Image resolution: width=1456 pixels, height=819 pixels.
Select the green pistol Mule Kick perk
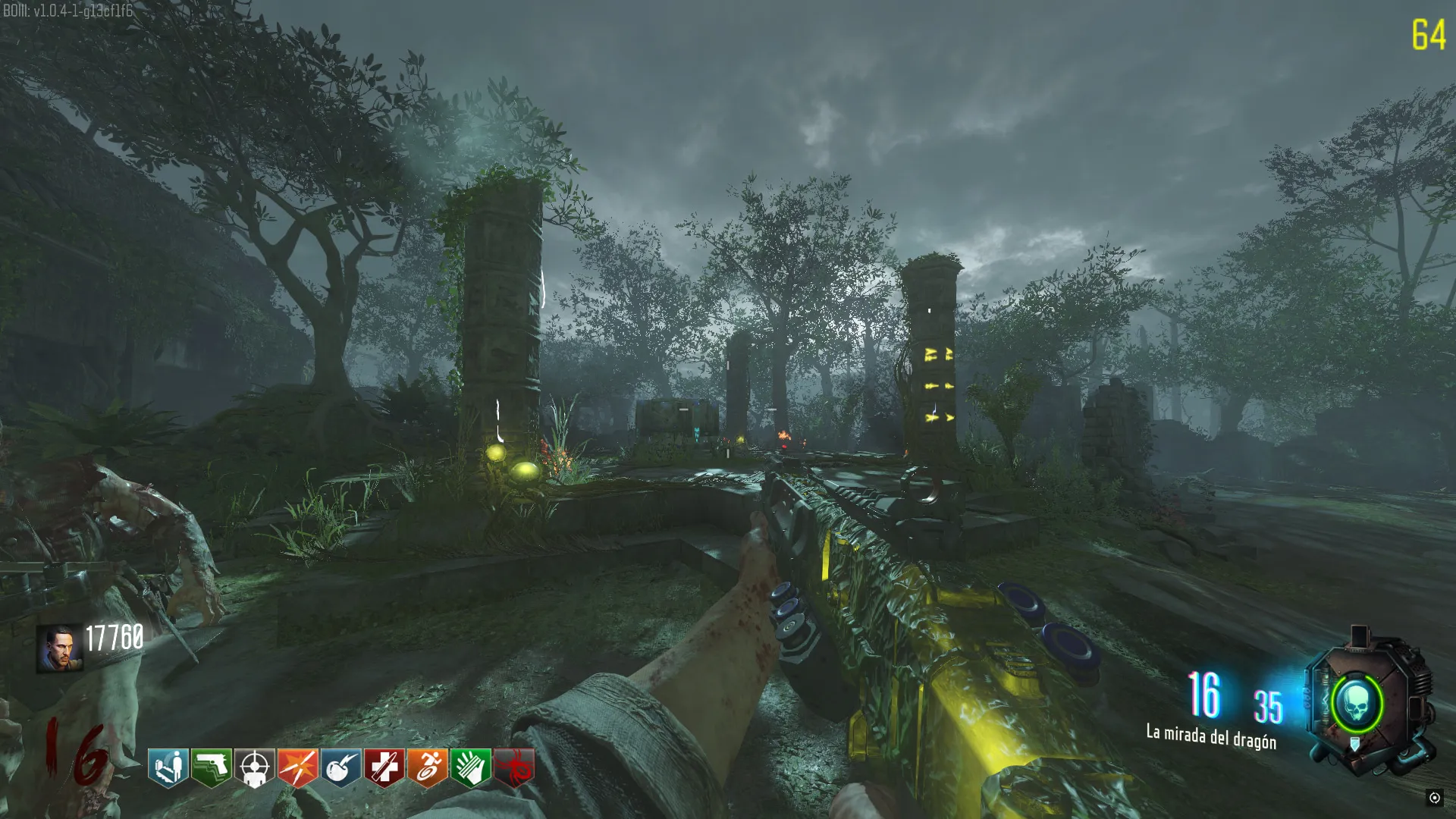[212, 767]
